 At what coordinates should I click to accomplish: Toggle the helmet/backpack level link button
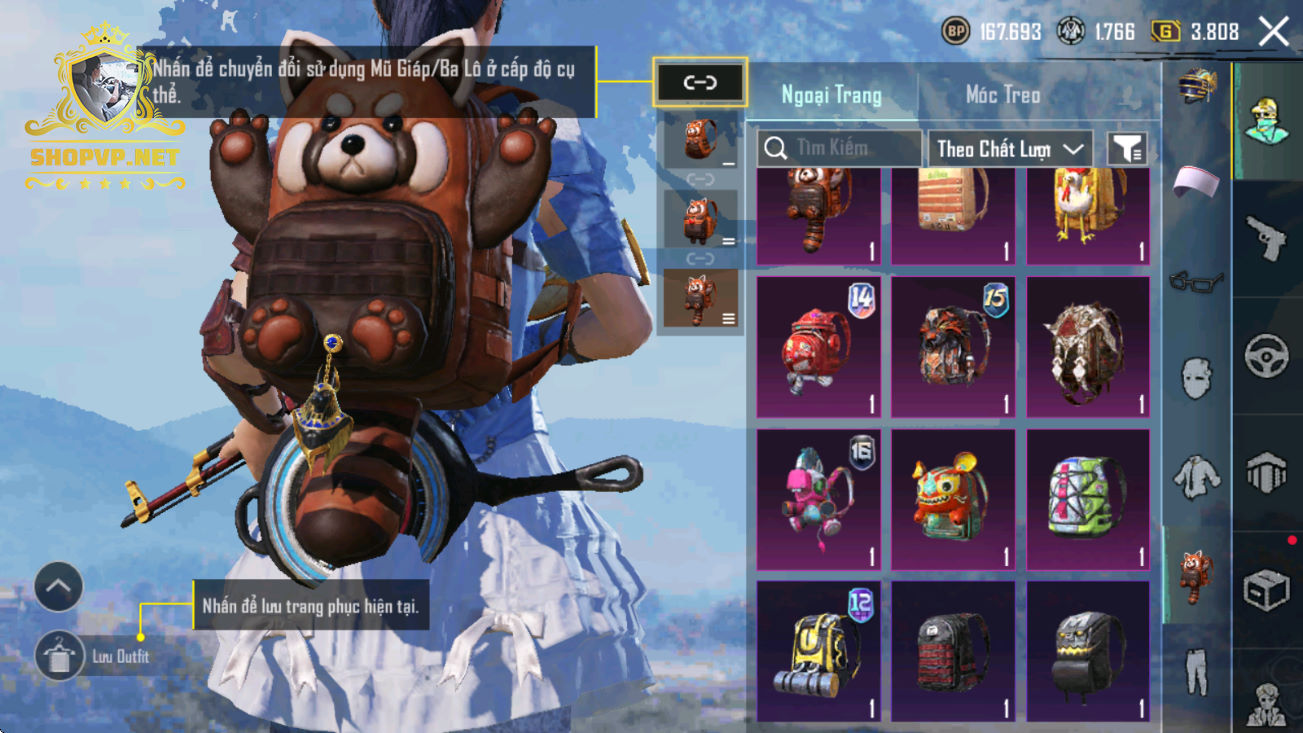pyautogui.click(x=700, y=83)
